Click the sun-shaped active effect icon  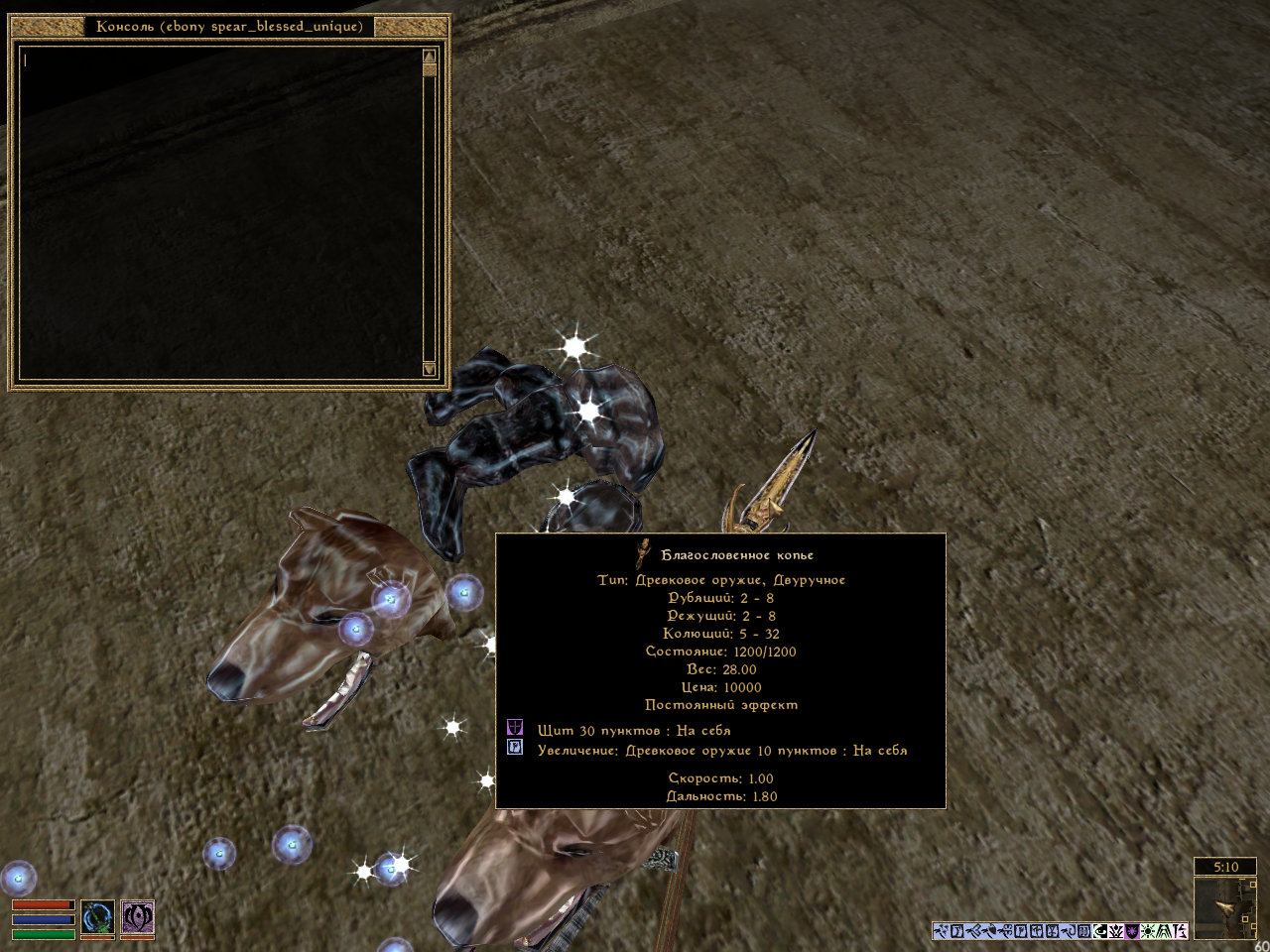[x=1148, y=931]
